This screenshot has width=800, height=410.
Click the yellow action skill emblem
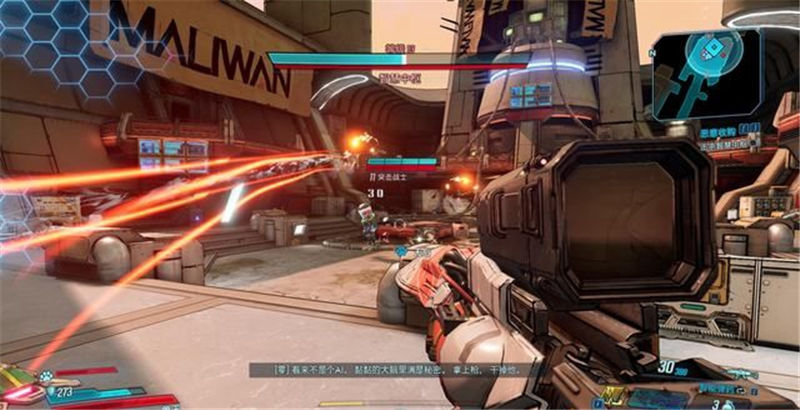(612, 394)
